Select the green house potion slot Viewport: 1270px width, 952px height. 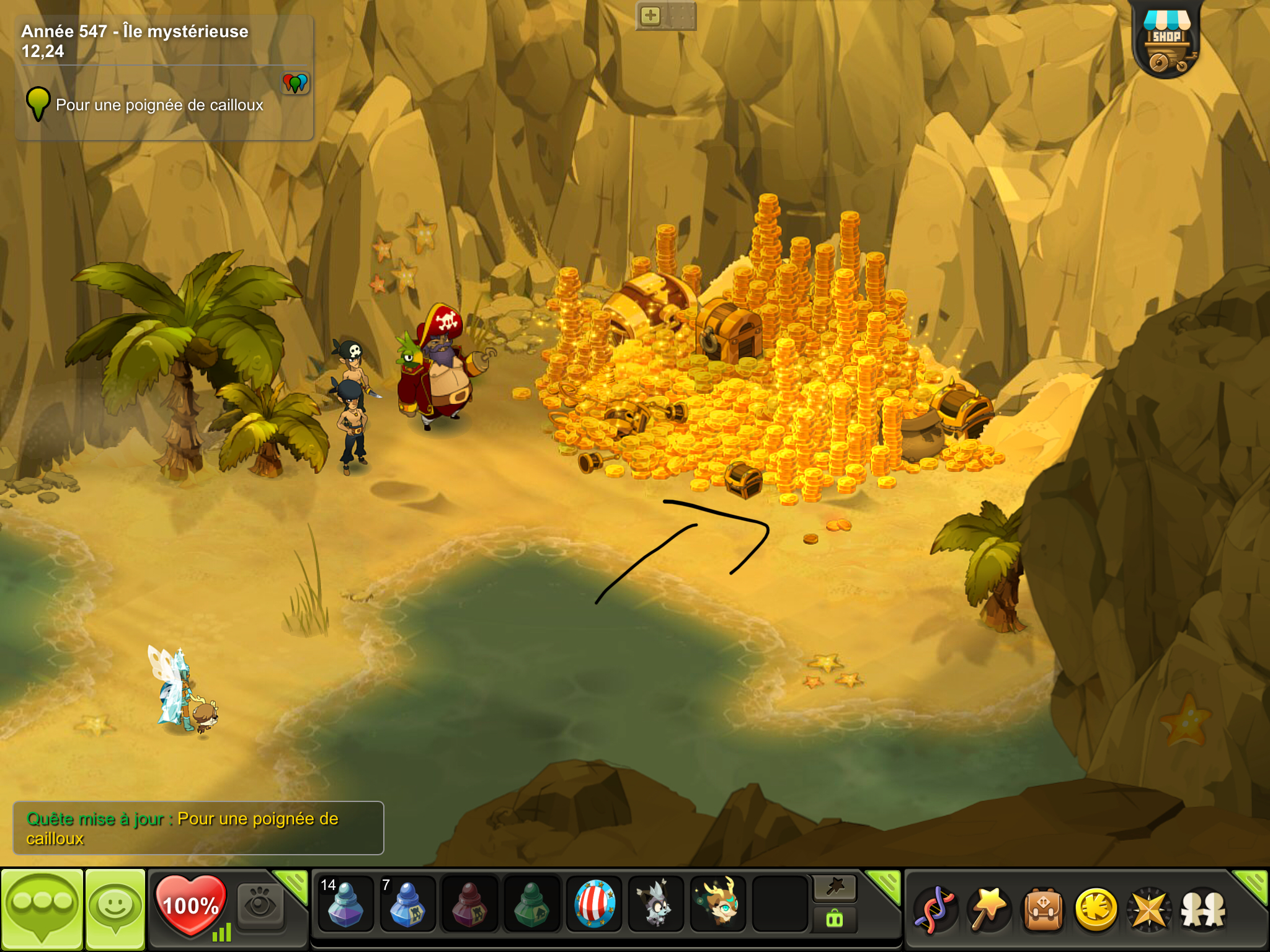[x=531, y=904]
